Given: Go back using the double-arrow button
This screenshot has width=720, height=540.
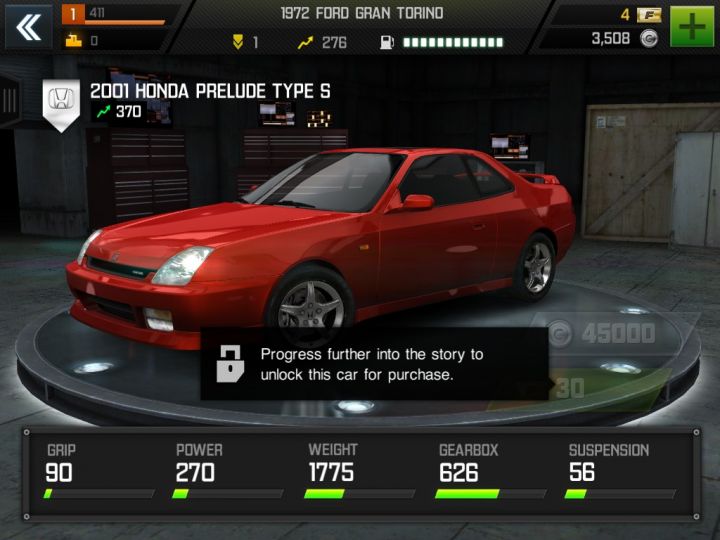Looking at the screenshot, I should click(29, 27).
